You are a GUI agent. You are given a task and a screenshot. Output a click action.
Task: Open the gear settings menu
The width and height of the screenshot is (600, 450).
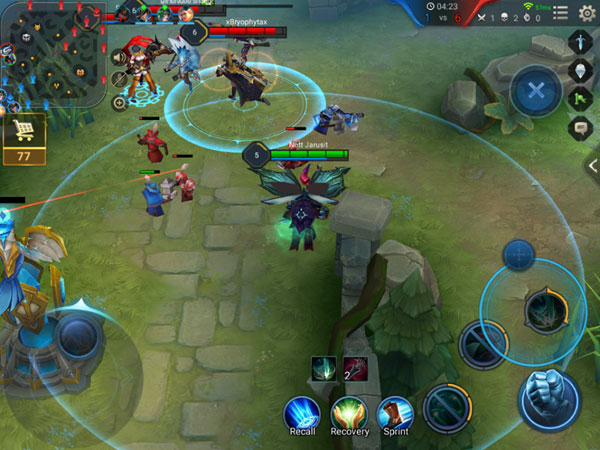[587, 12]
